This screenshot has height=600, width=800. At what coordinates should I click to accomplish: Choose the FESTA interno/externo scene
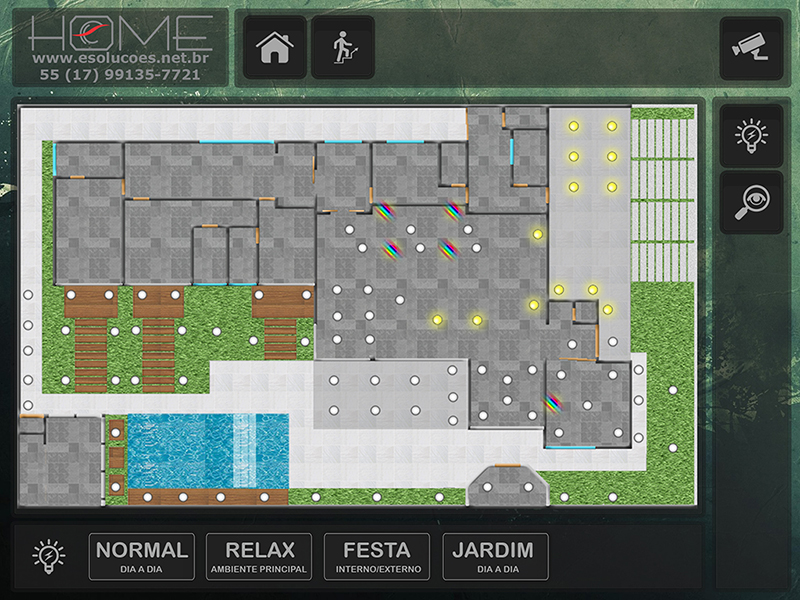pos(377,556)
